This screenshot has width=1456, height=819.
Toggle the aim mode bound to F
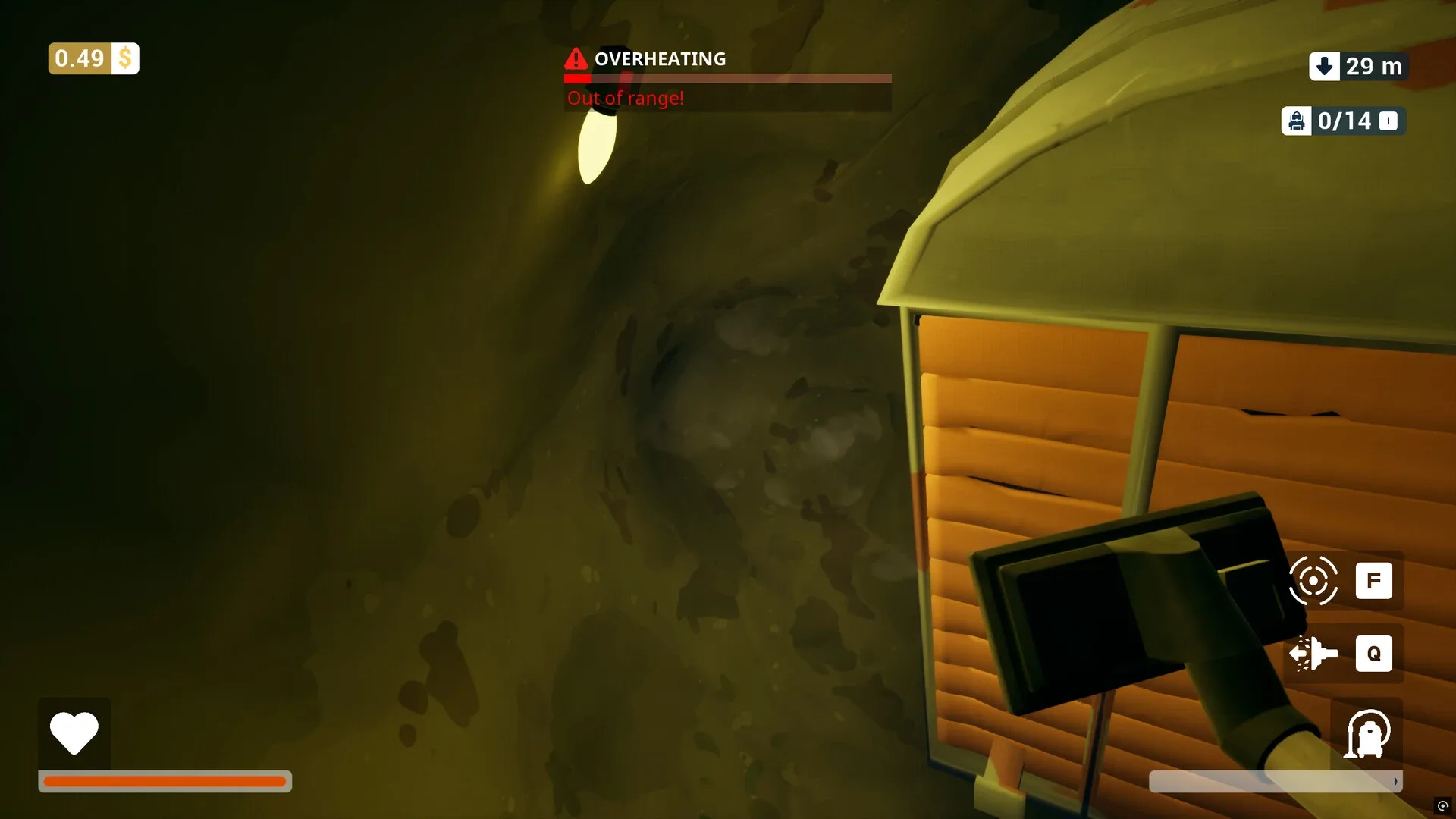tap(1374, 581)
